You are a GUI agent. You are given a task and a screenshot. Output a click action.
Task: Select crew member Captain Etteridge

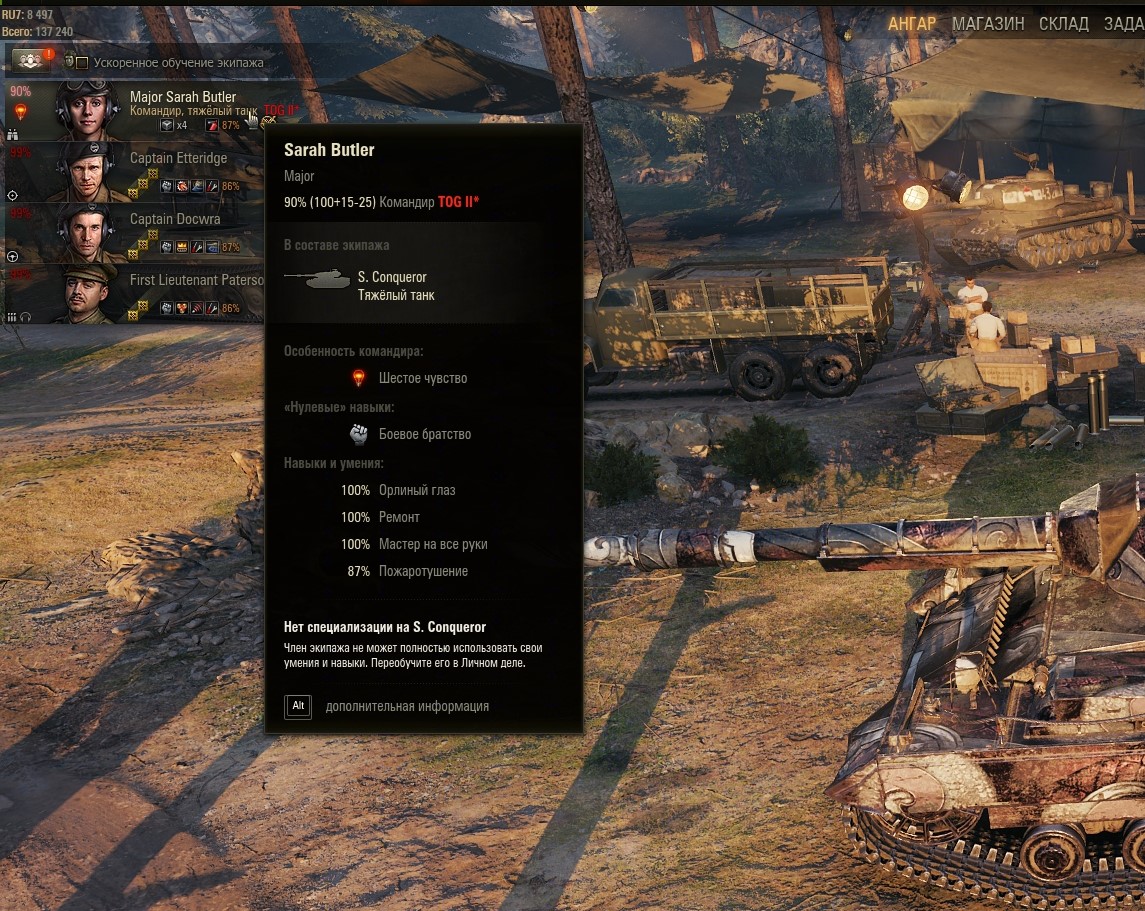[x=178, y=158]
